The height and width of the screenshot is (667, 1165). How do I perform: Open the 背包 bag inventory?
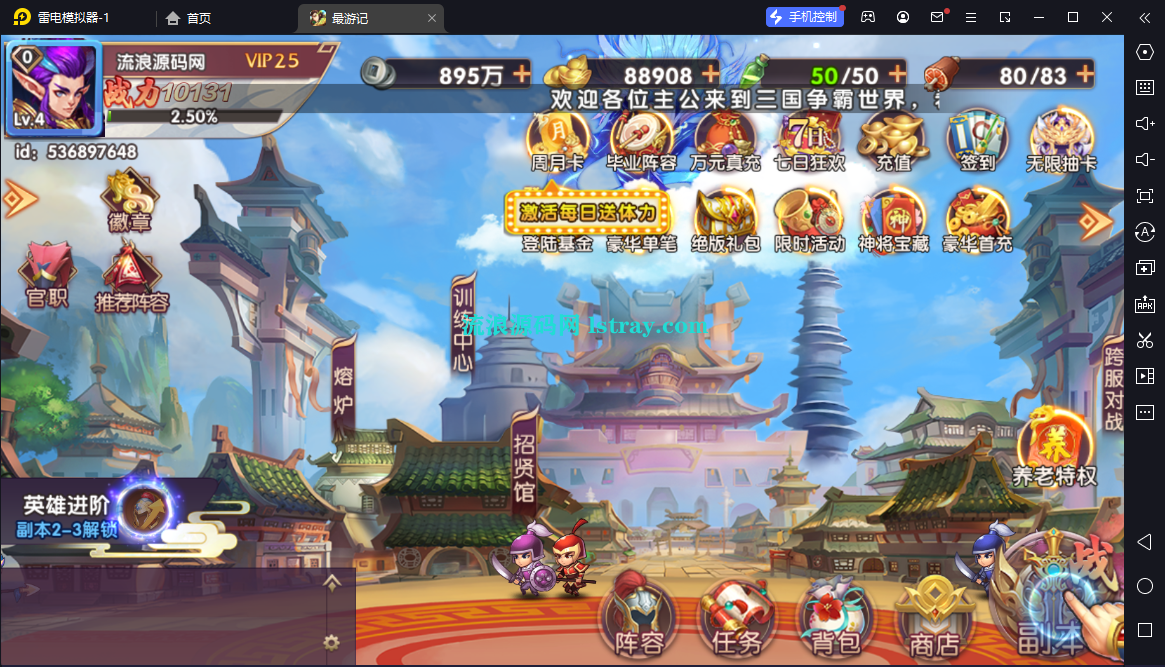click(836, 615)
